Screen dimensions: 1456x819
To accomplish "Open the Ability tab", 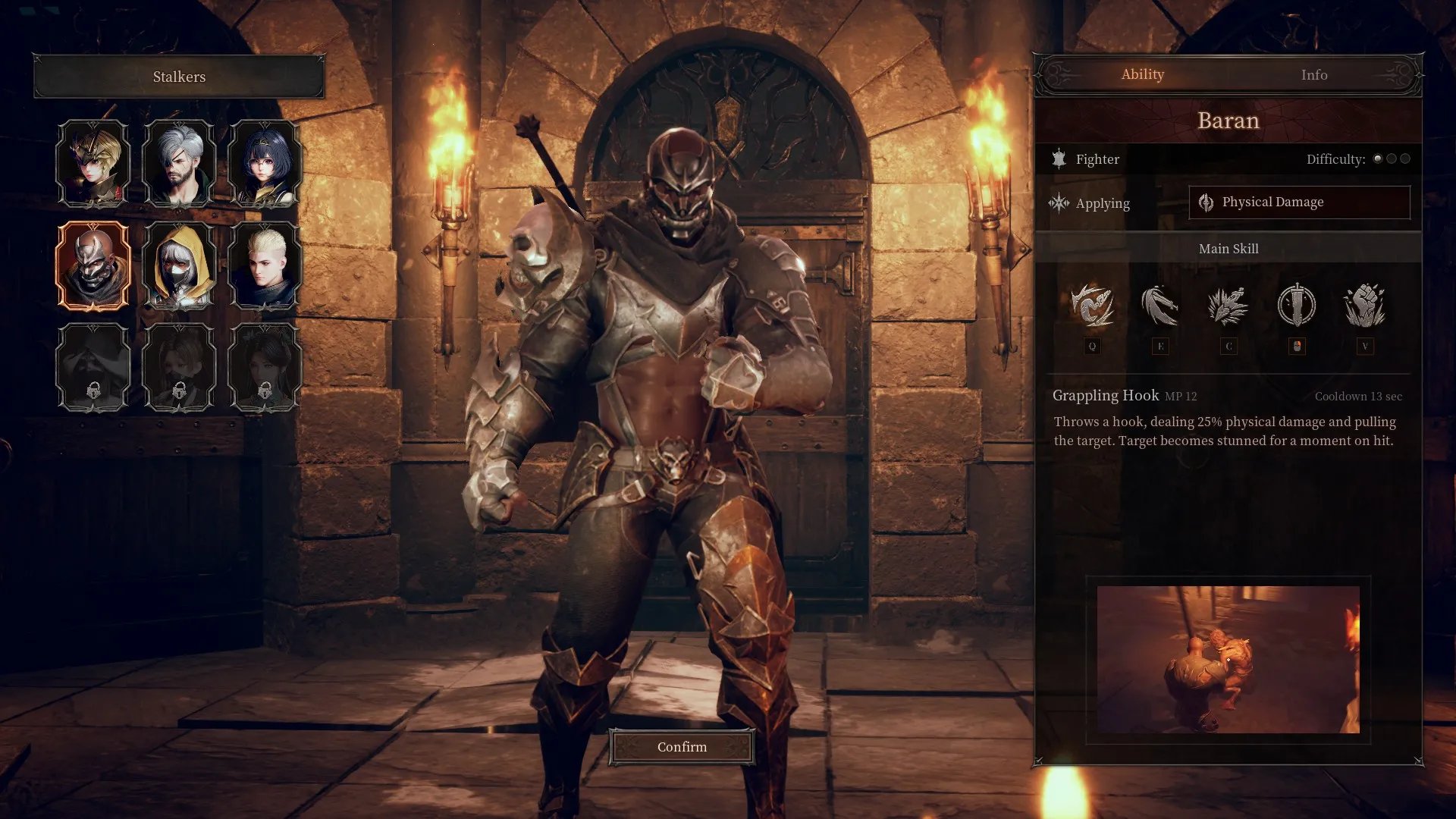I will tap(1142, 75).
